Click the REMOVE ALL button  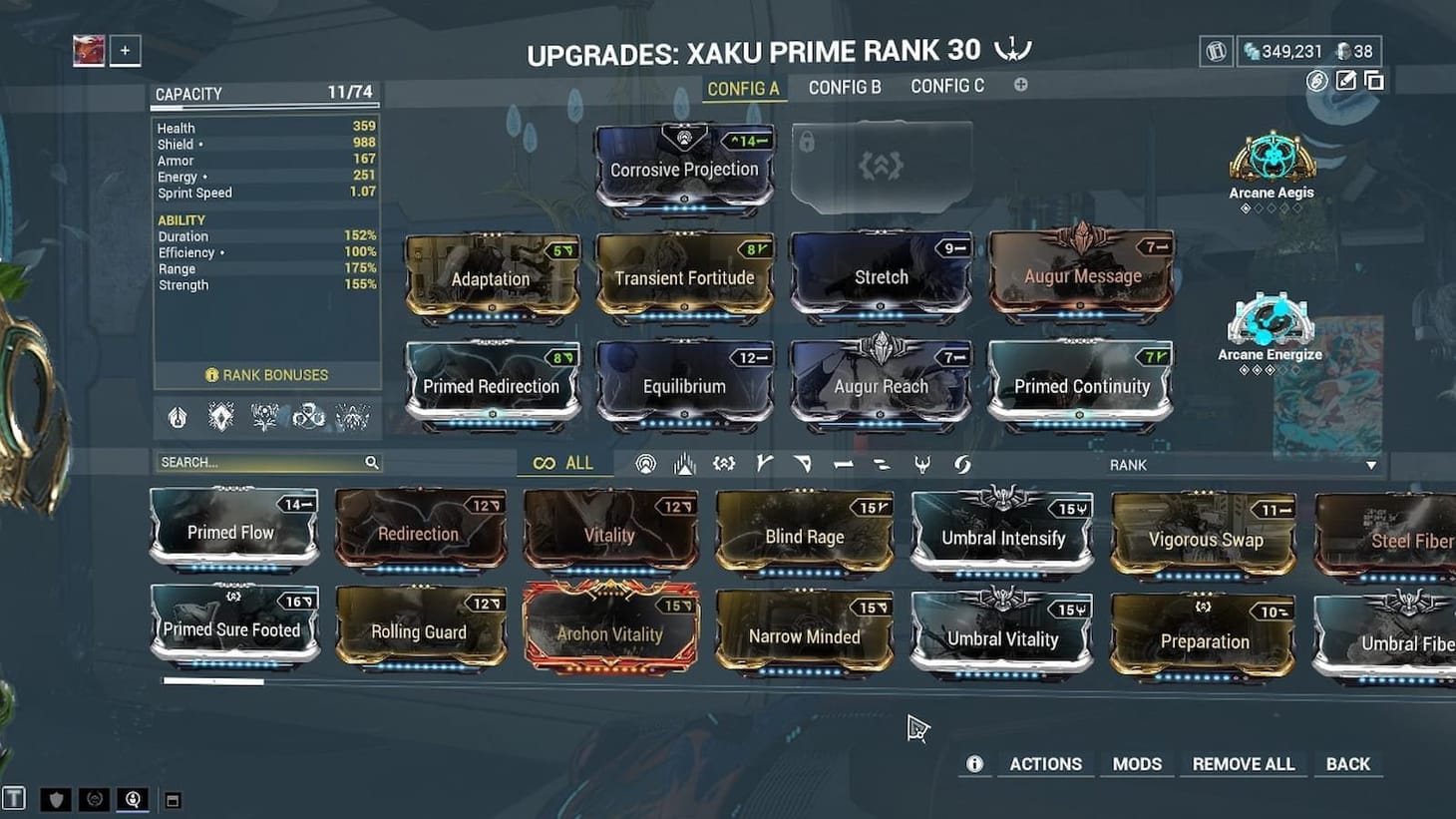1243,763
